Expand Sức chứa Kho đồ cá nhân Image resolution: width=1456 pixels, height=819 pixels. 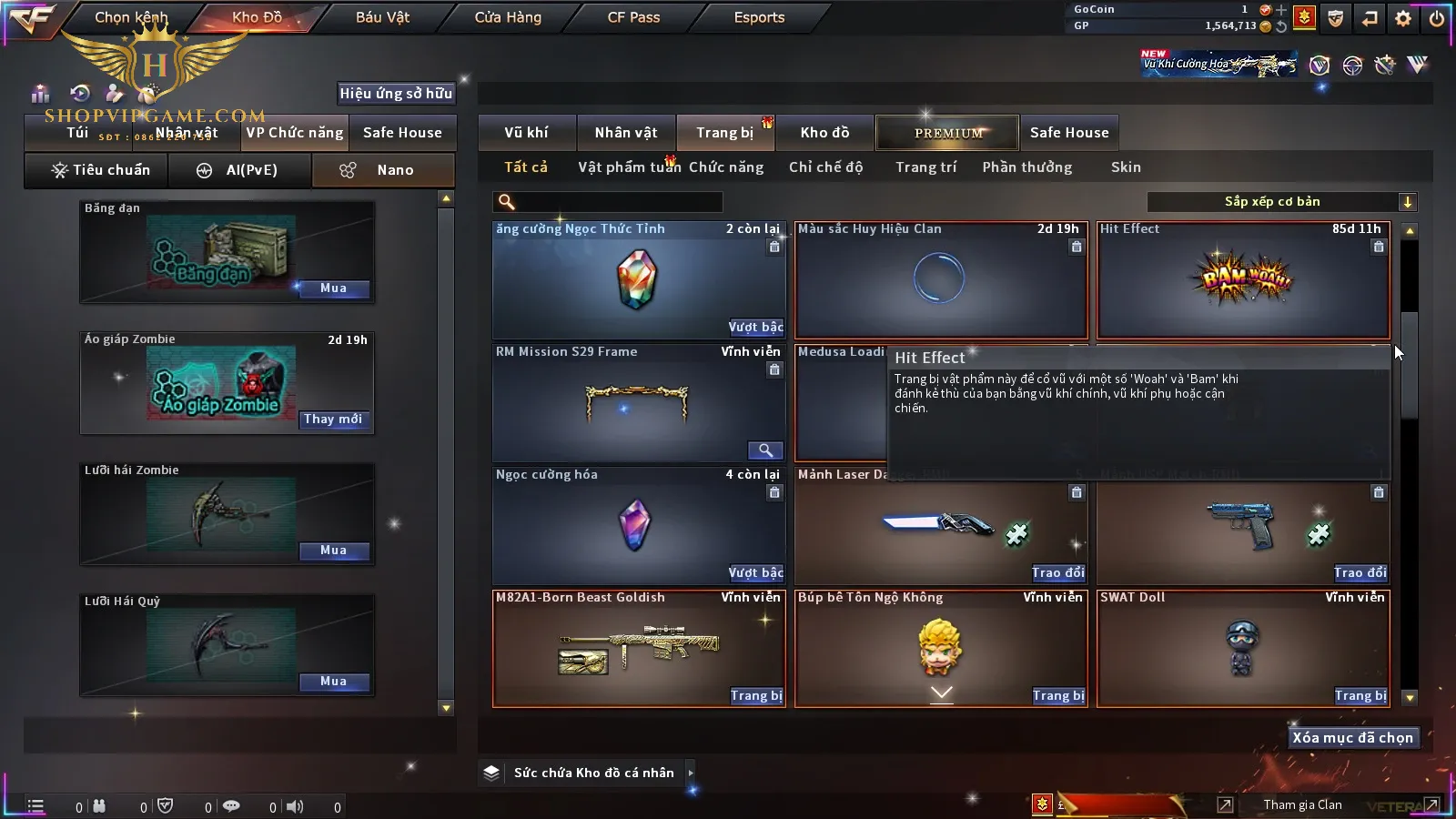coord(691,773)
